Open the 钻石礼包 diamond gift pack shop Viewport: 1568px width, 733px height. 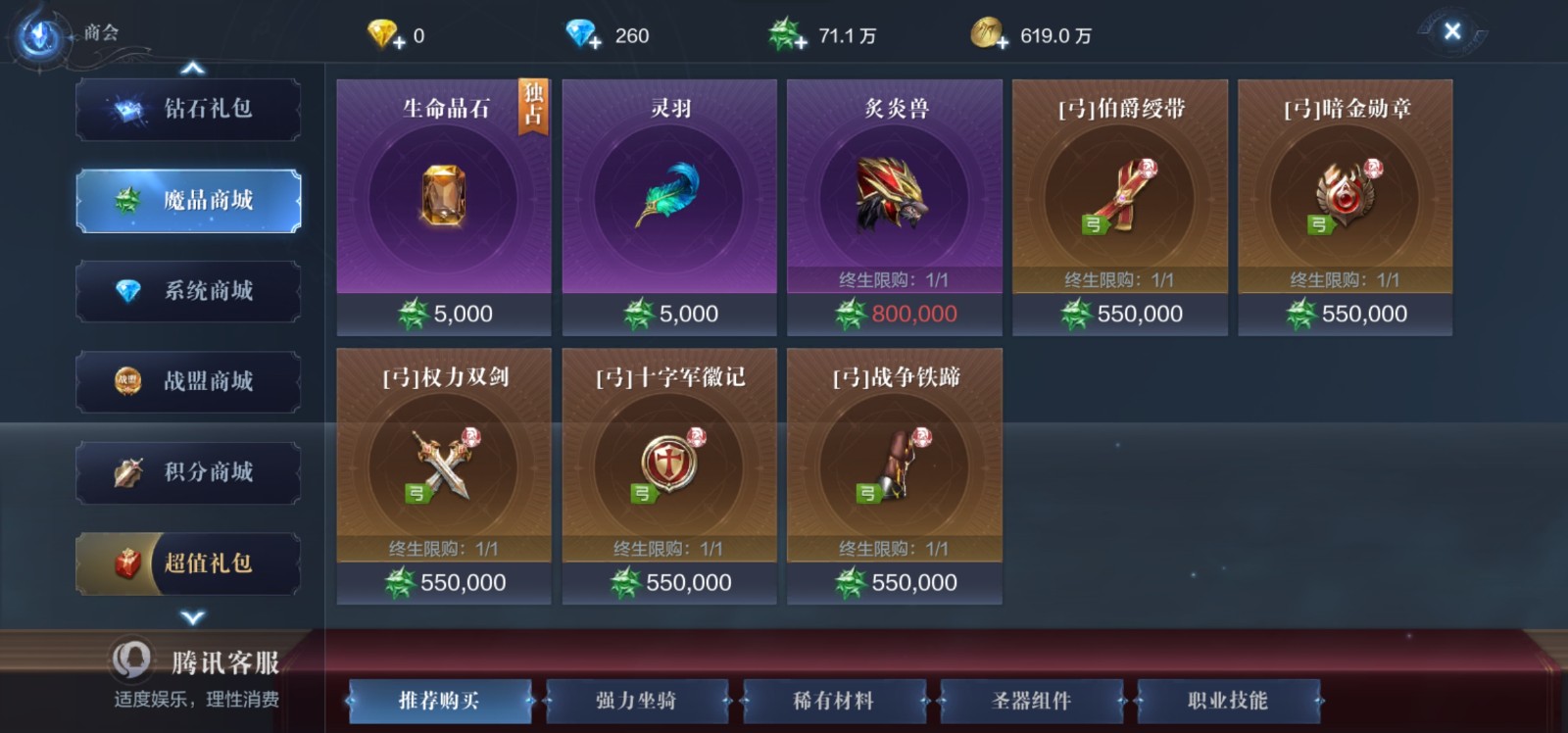188,109
